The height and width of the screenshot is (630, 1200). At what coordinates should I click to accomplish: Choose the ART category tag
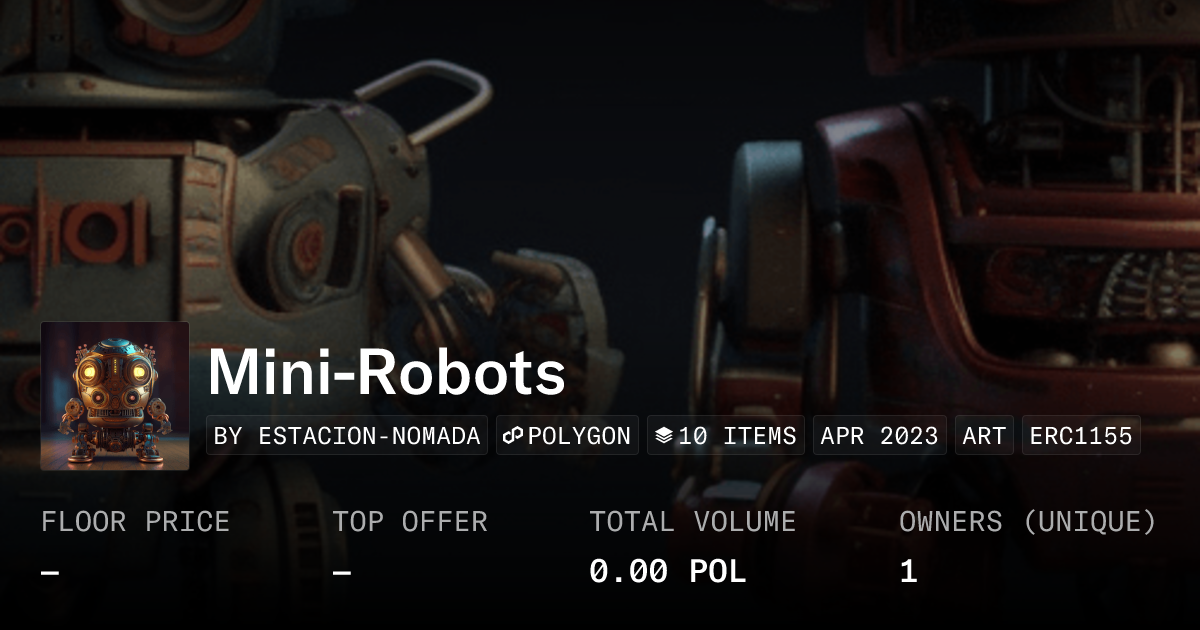(x=984, y=436)
